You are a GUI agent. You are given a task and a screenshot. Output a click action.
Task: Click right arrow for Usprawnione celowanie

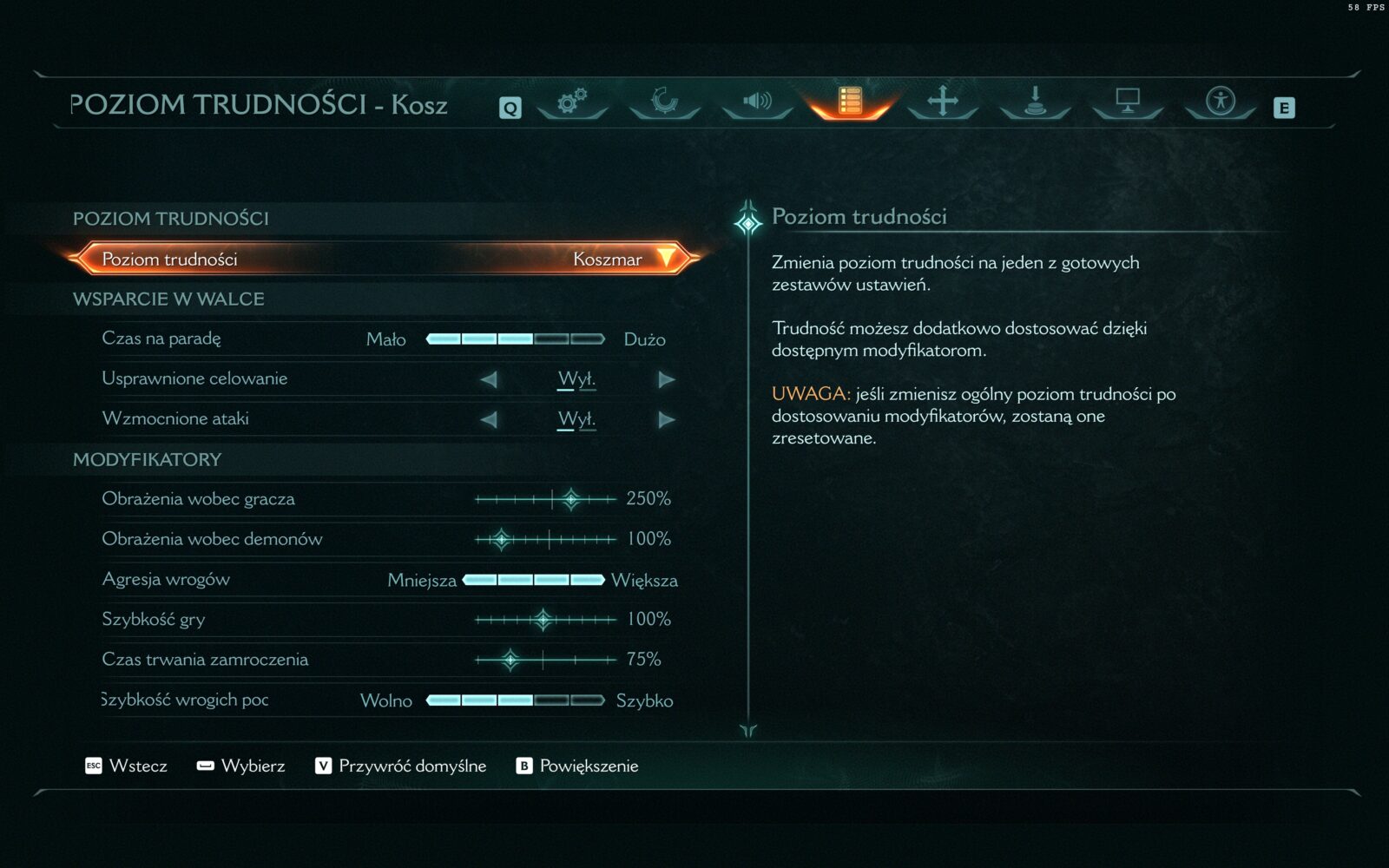(x=666, y=379)
